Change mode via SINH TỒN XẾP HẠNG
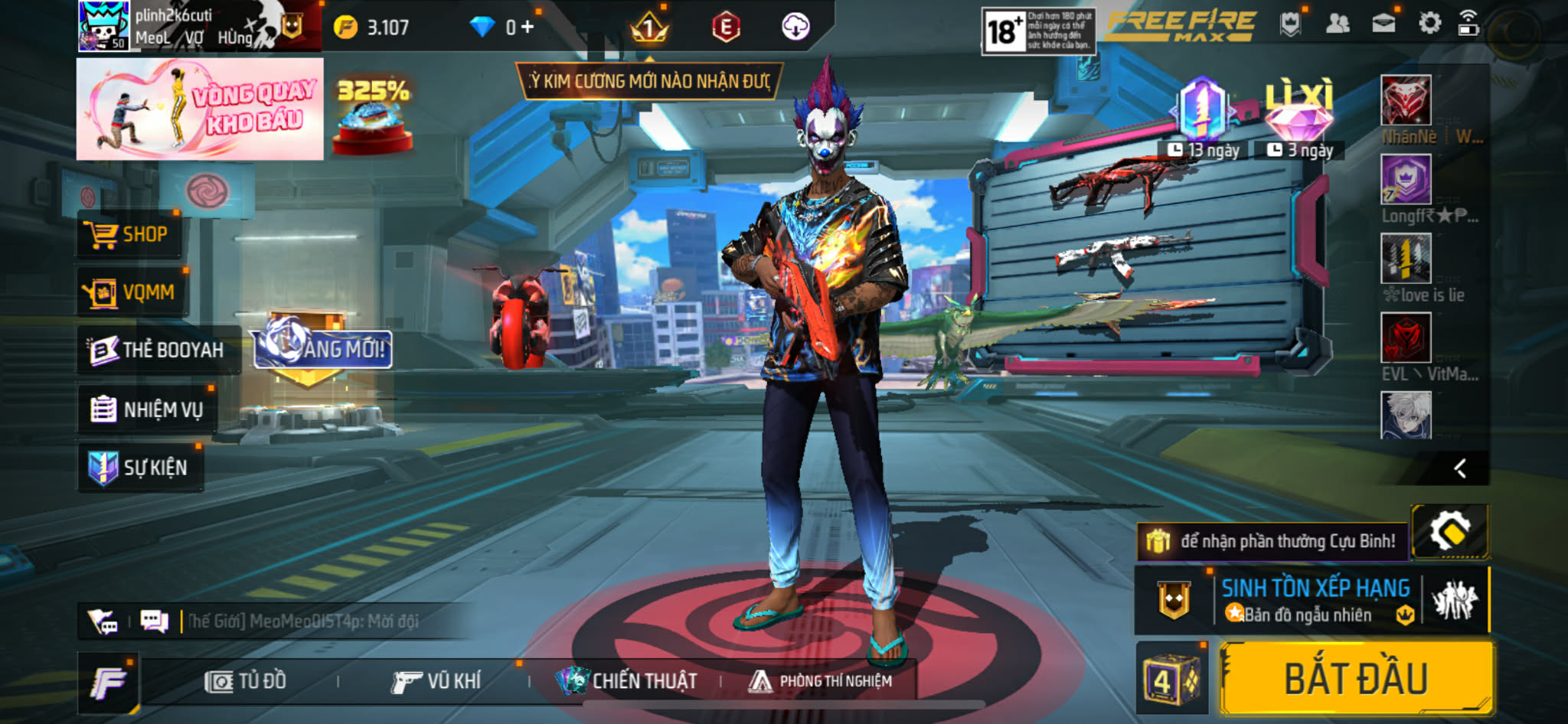Image resolution: width=1568 pixels, height=724 pixels. tap(1315, 600)
